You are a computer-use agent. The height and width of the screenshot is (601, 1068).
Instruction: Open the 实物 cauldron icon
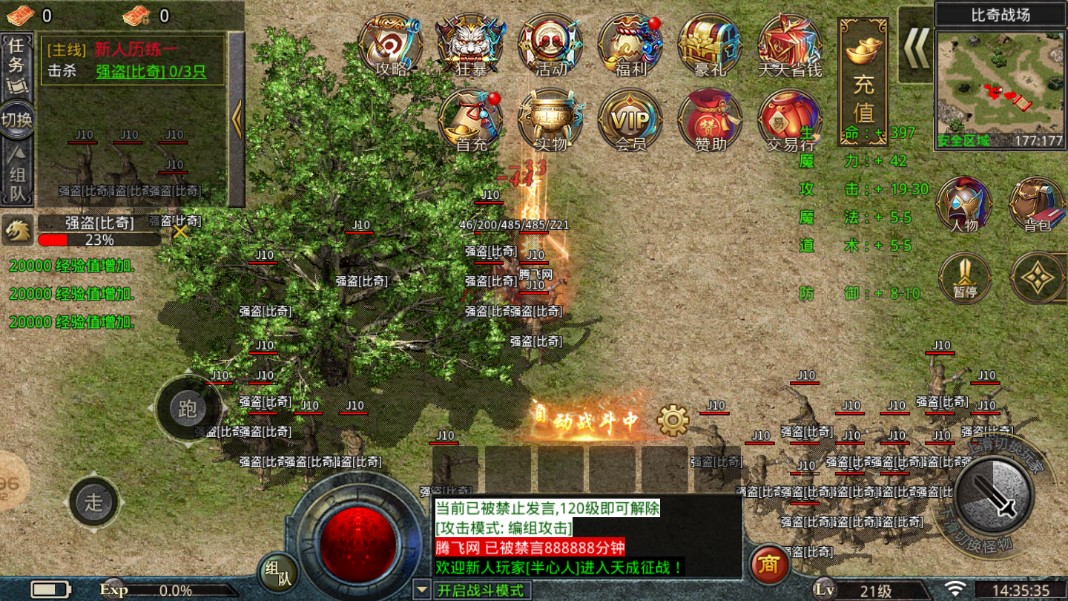point(550,120)
